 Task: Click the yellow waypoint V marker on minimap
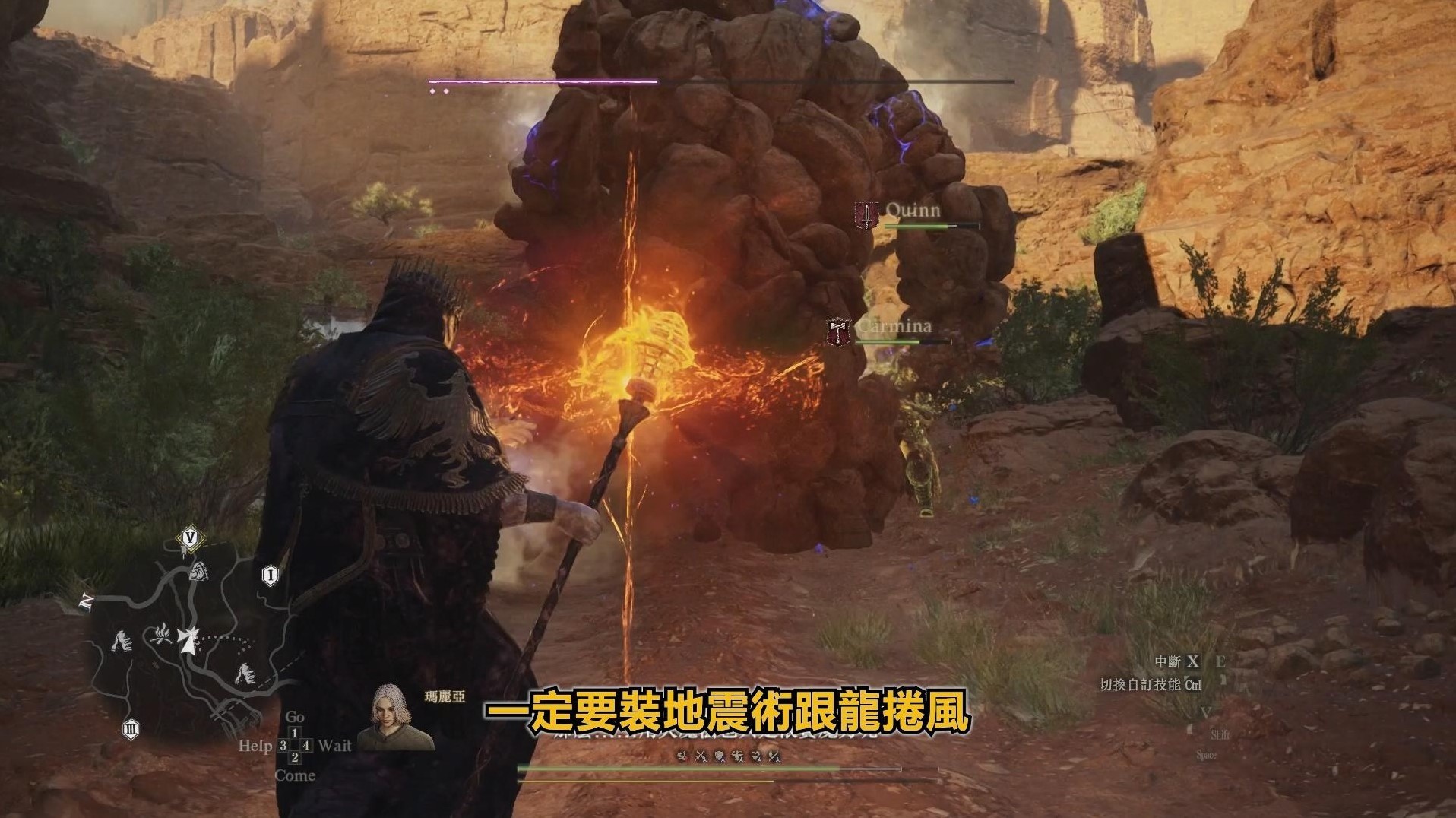(x=190, y=538)
